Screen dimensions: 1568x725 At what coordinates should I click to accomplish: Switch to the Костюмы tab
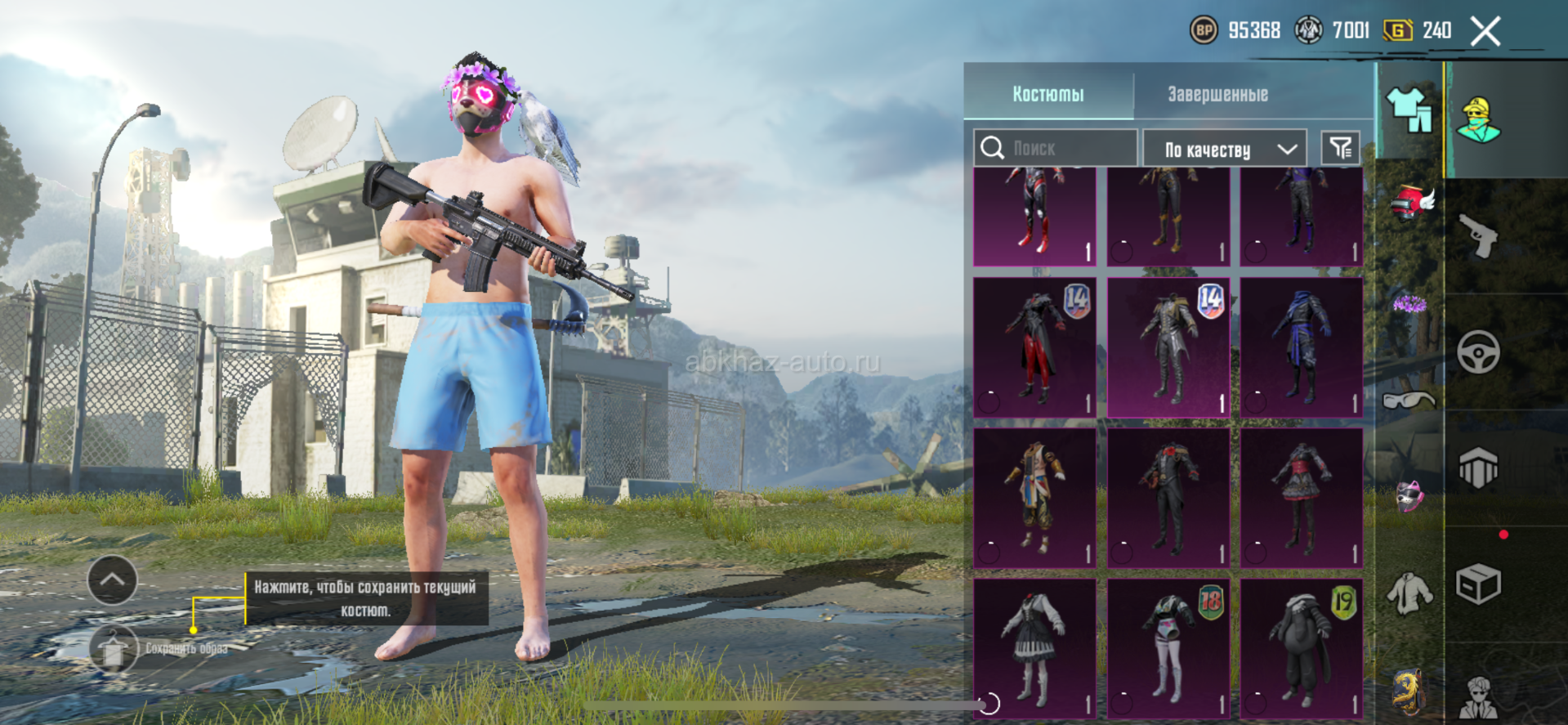click(1048, 94)
